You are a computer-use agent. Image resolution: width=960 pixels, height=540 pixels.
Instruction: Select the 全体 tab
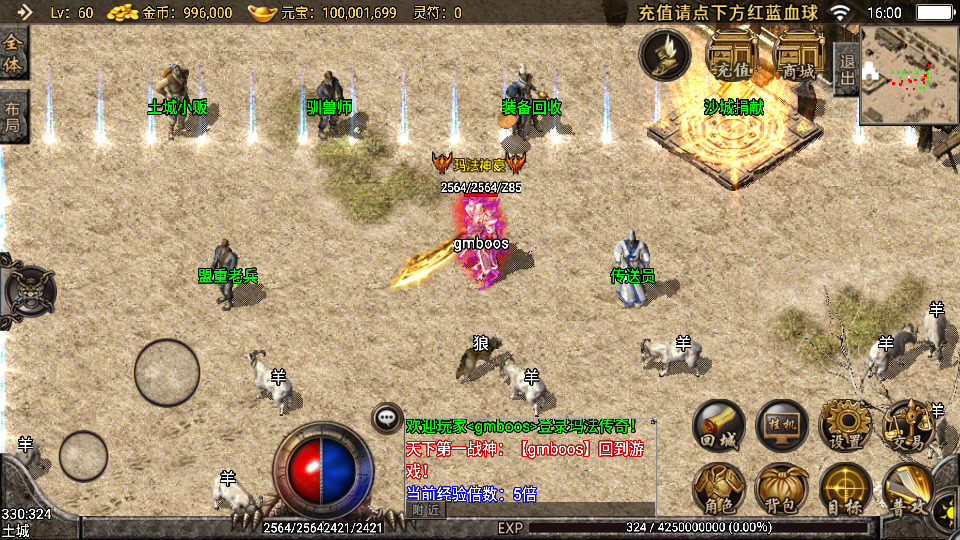pos(13,53)
